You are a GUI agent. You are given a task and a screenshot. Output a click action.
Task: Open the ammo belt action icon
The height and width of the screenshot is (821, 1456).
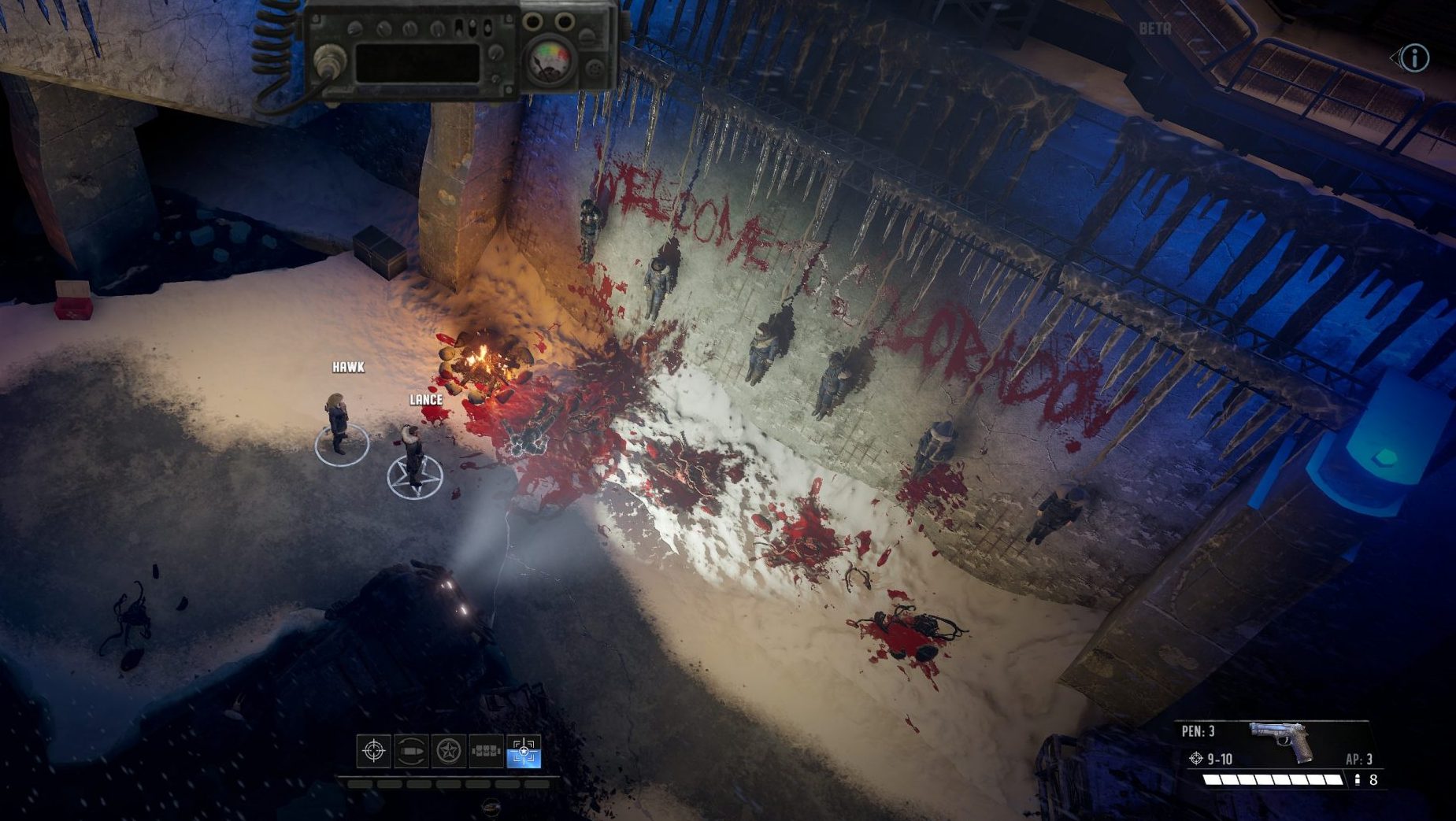[486, 751]
